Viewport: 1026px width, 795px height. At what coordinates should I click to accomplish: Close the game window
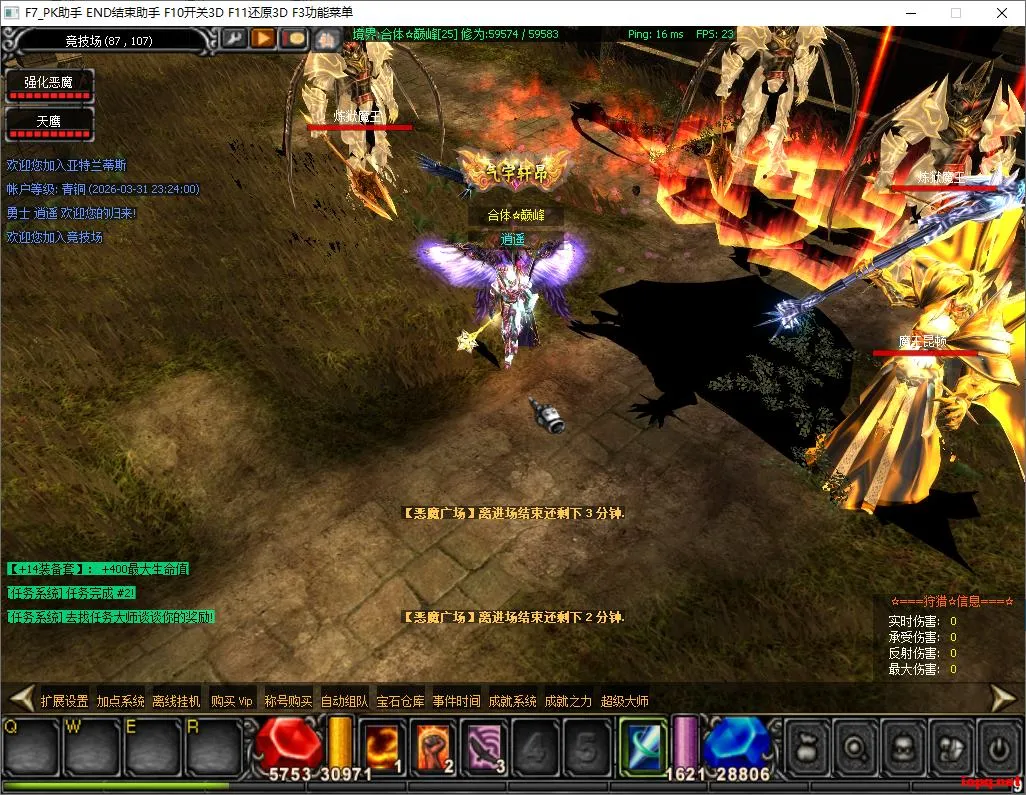pyautogui.click(x=1001, y=13)
